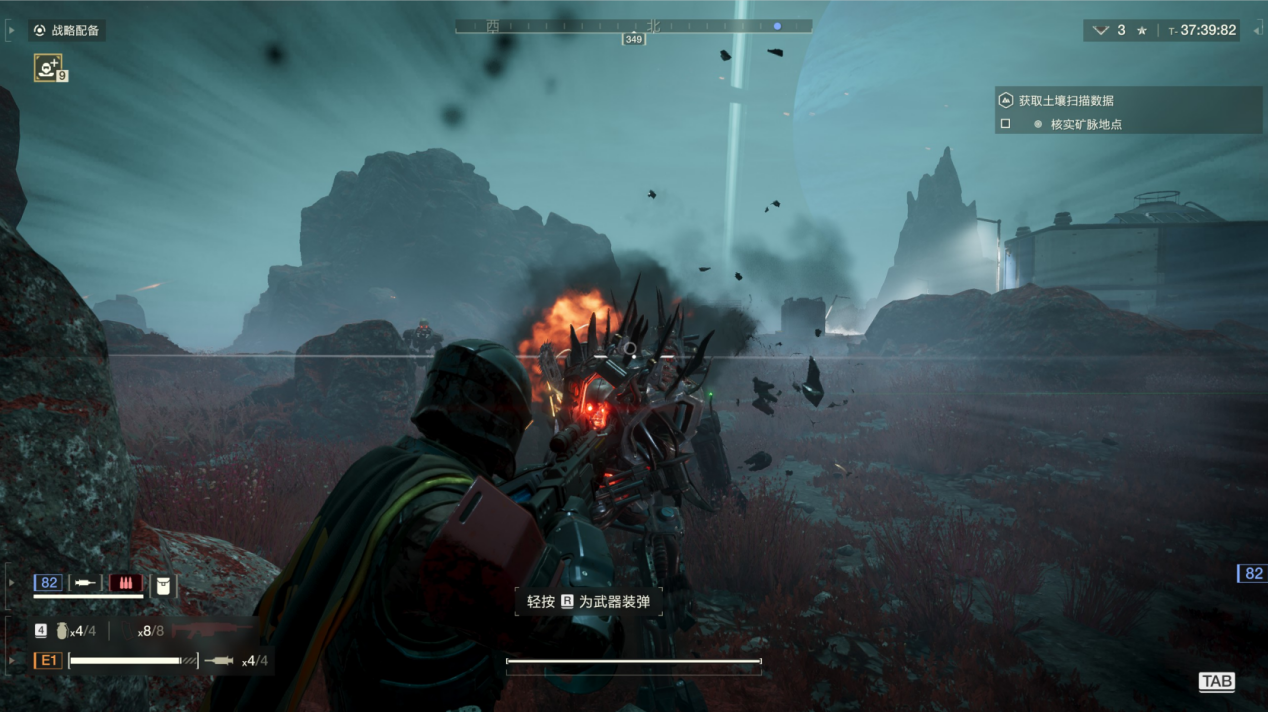Open the 战略配备 stratagem panel
Image resolution: width=1268 pixels, height=712 pixels.
[x=67, y=31]
